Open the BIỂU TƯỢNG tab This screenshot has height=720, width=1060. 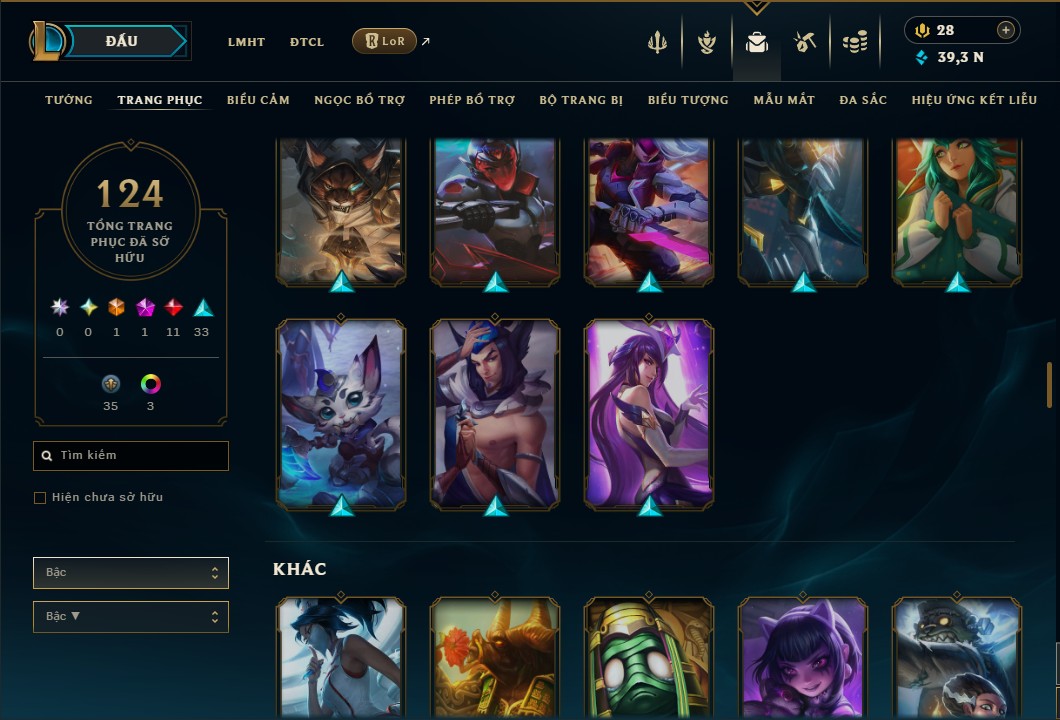[688, 100]
